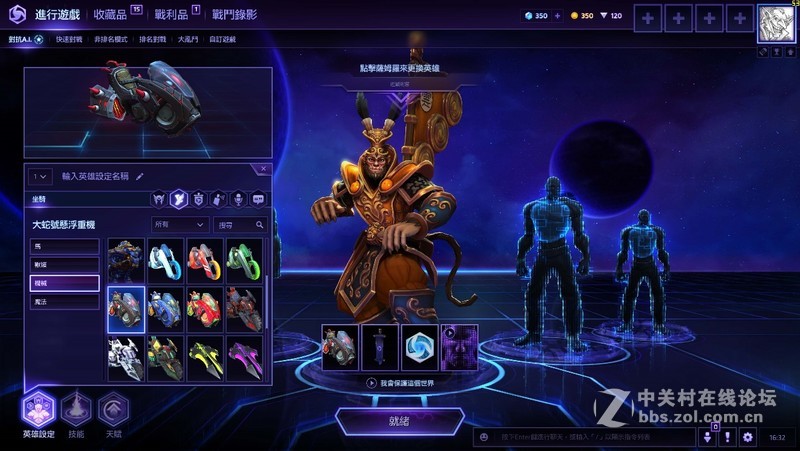Click the player portrait avatar

pos(775,22)
